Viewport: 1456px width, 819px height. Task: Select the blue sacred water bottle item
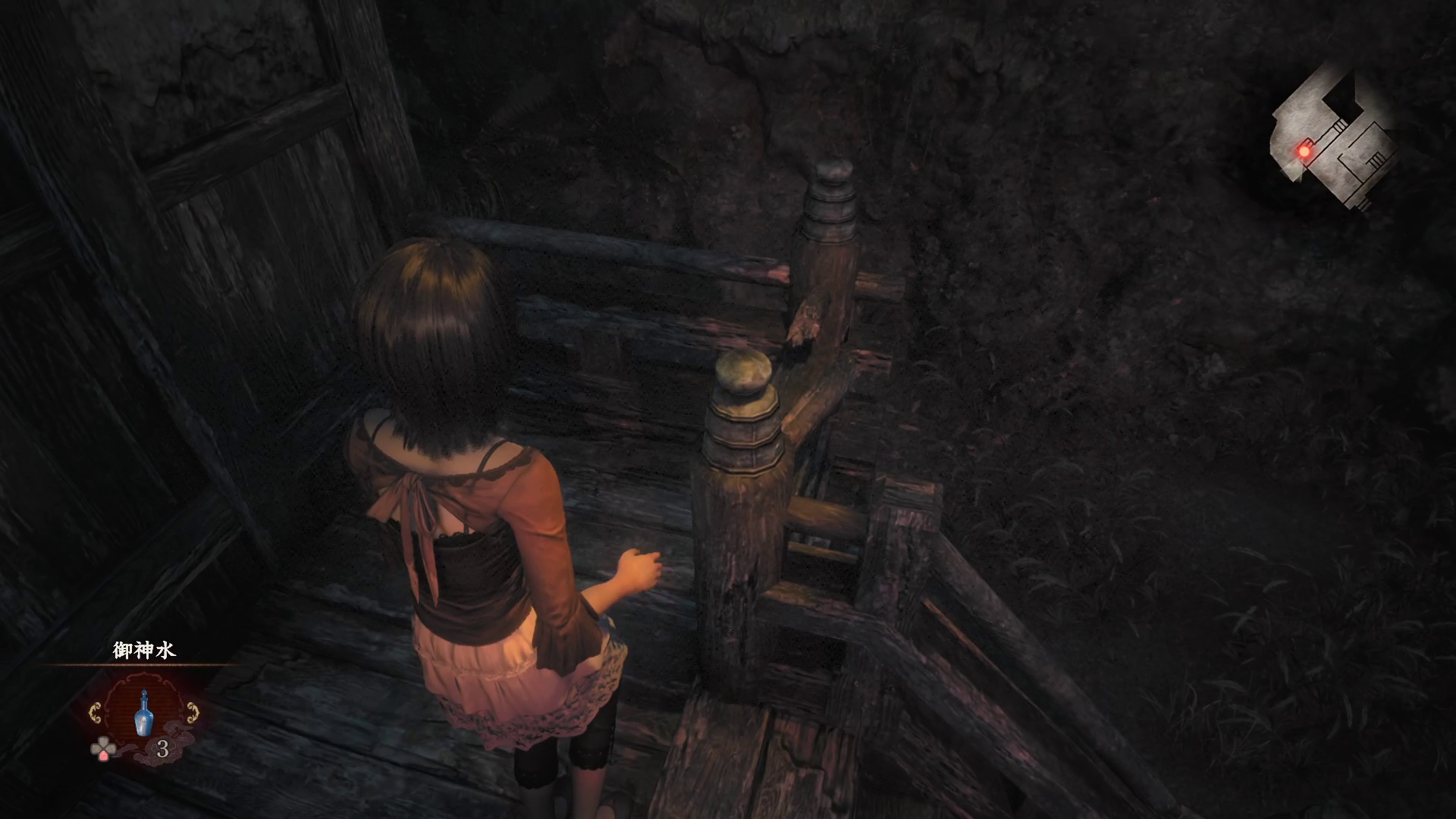coord(144,713)
